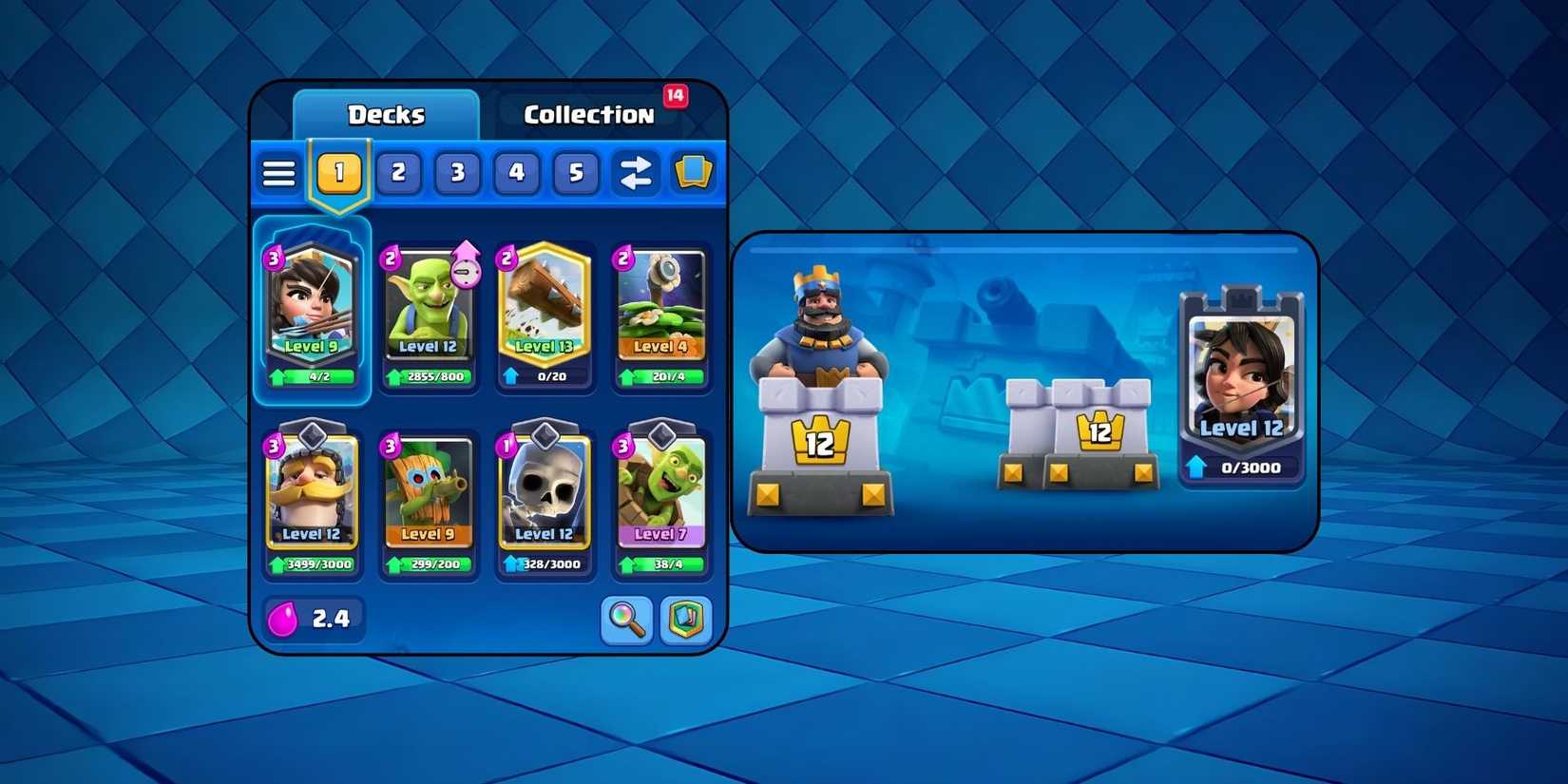Open the stacked cards copy-deck icon
This screenshot has height=784, width=1568.
(x=693, y=173)
